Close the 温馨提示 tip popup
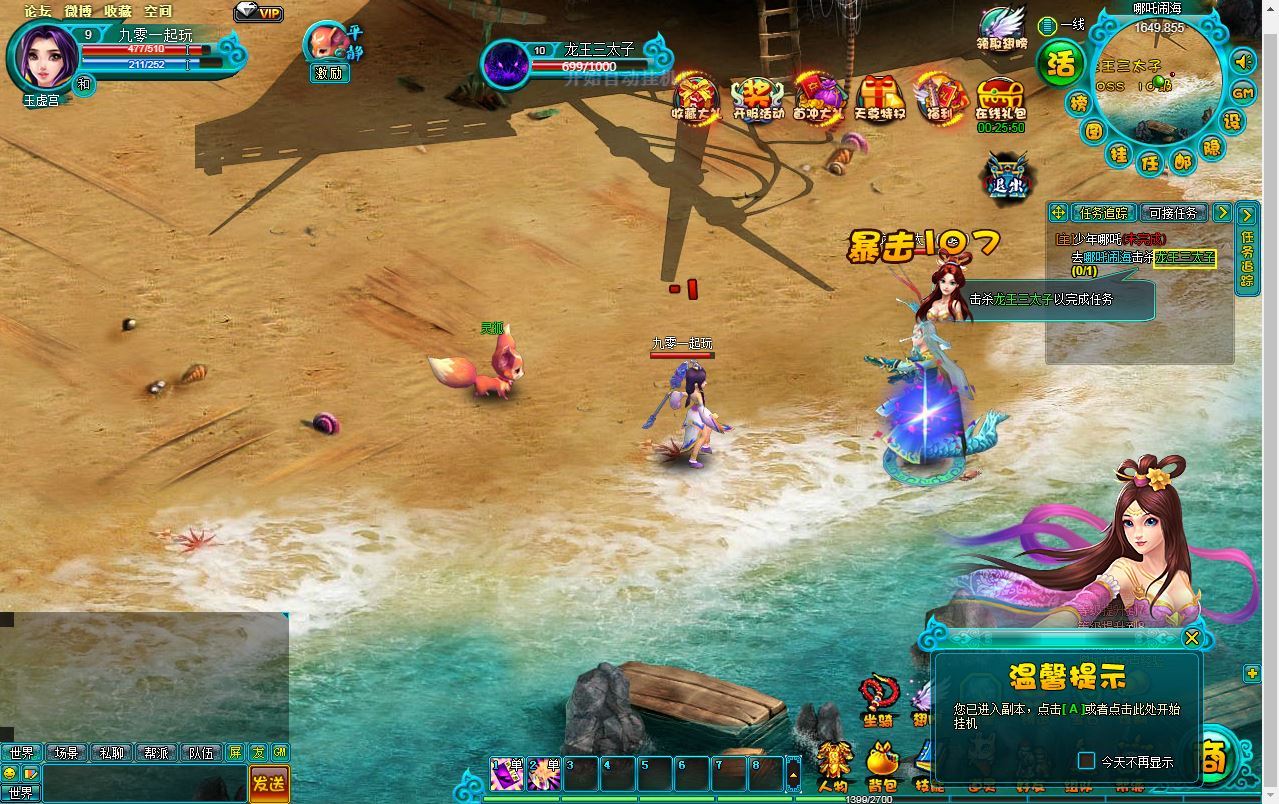The width and height of the screenshot is (1279, 804). [1191, 638]
